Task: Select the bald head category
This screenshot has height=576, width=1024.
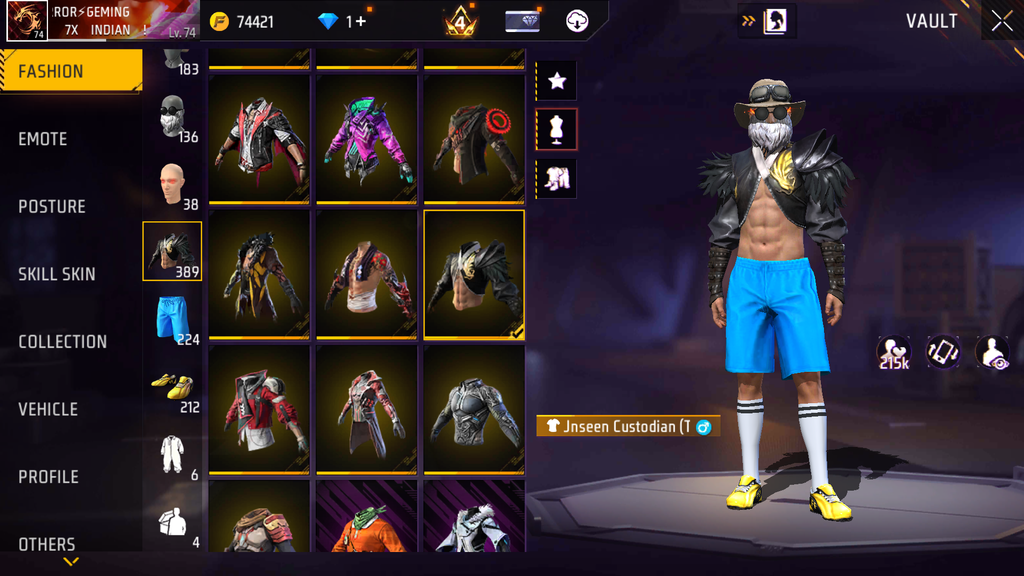Action: tap(173, 184)
